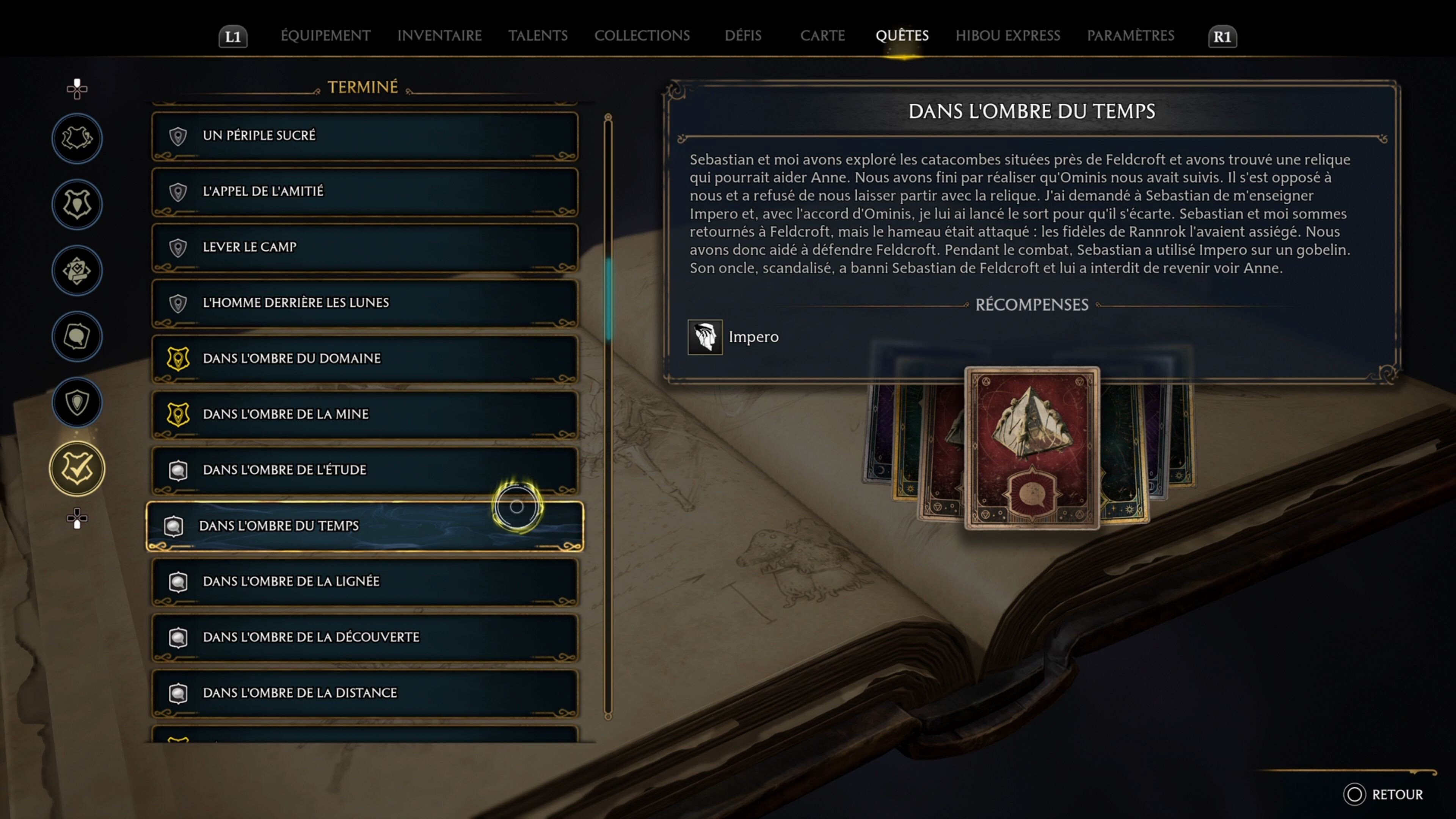Screen dimensions: 1456x819
Task: Choose the quest L'Appel de l'Amitié
Action: click(x=364, y=191)
